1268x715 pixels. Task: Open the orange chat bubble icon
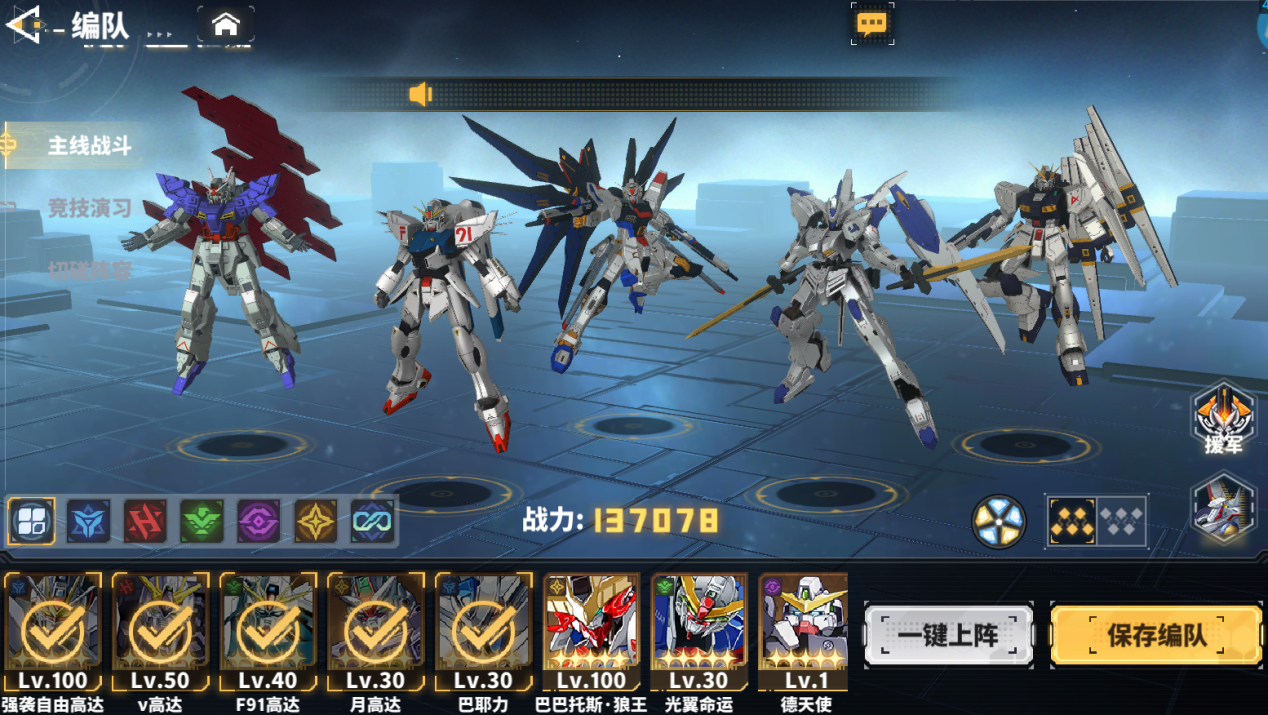click(x=871, y=23)
